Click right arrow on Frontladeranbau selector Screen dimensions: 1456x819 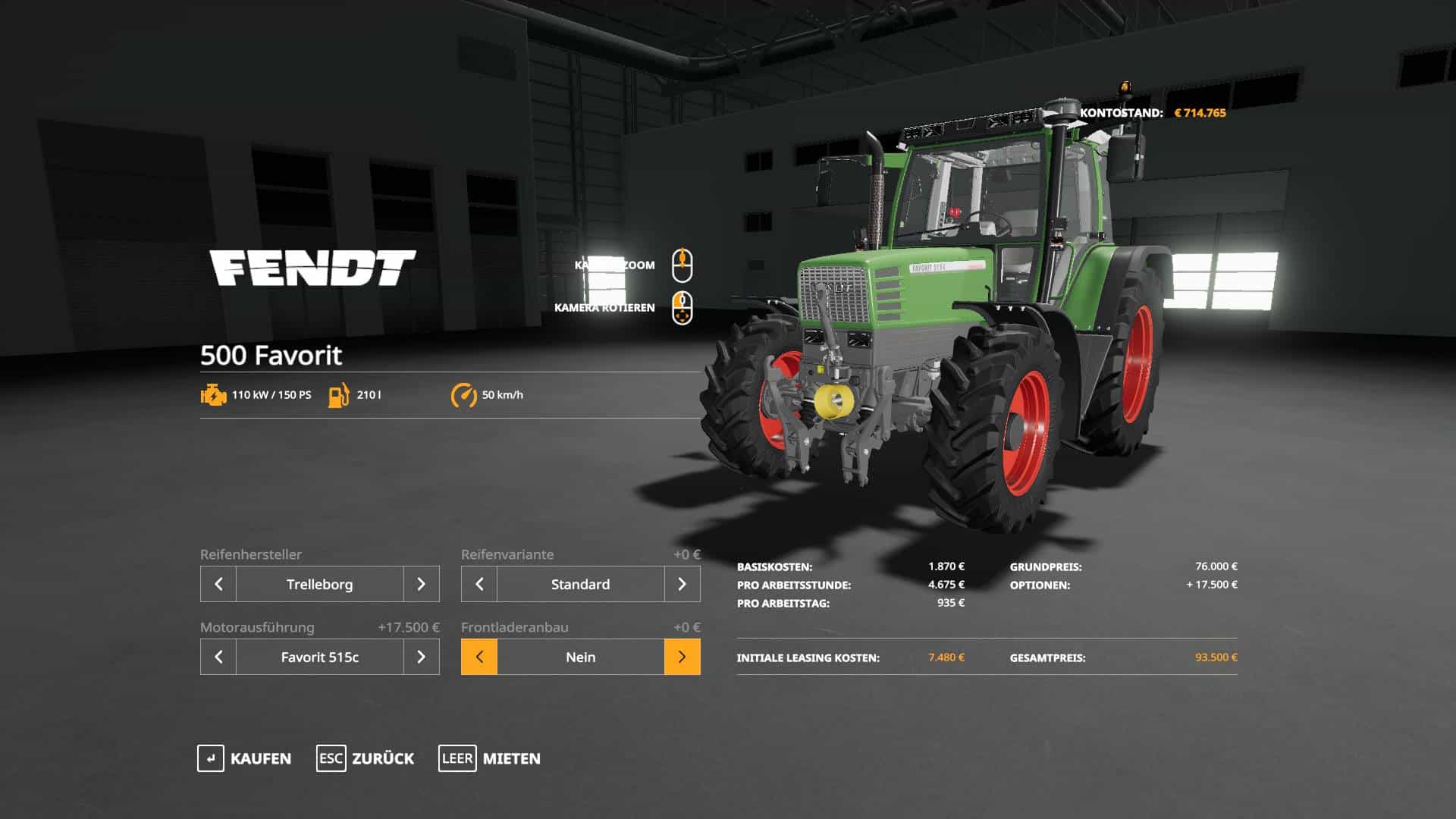pos(682,657)
